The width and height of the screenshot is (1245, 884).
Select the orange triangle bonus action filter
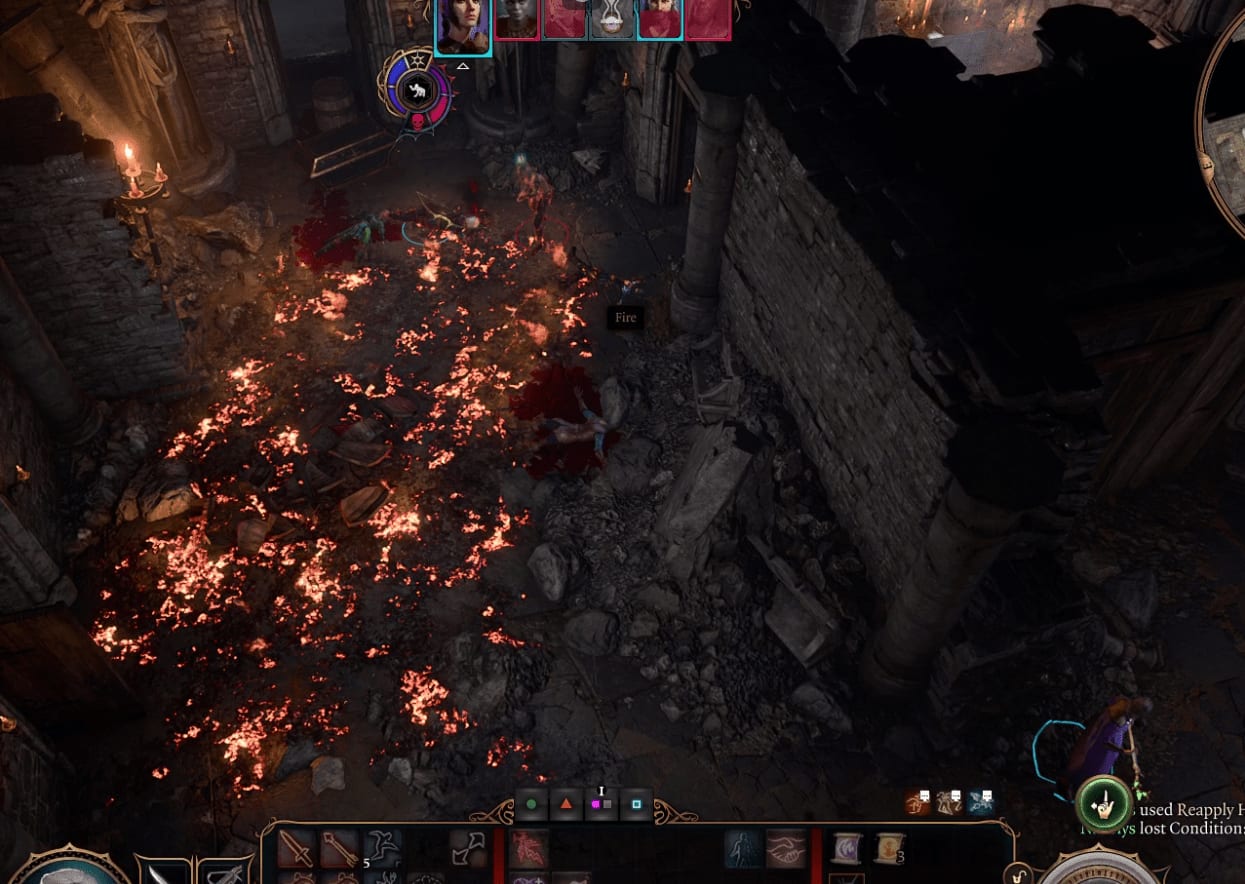(566, 804)
